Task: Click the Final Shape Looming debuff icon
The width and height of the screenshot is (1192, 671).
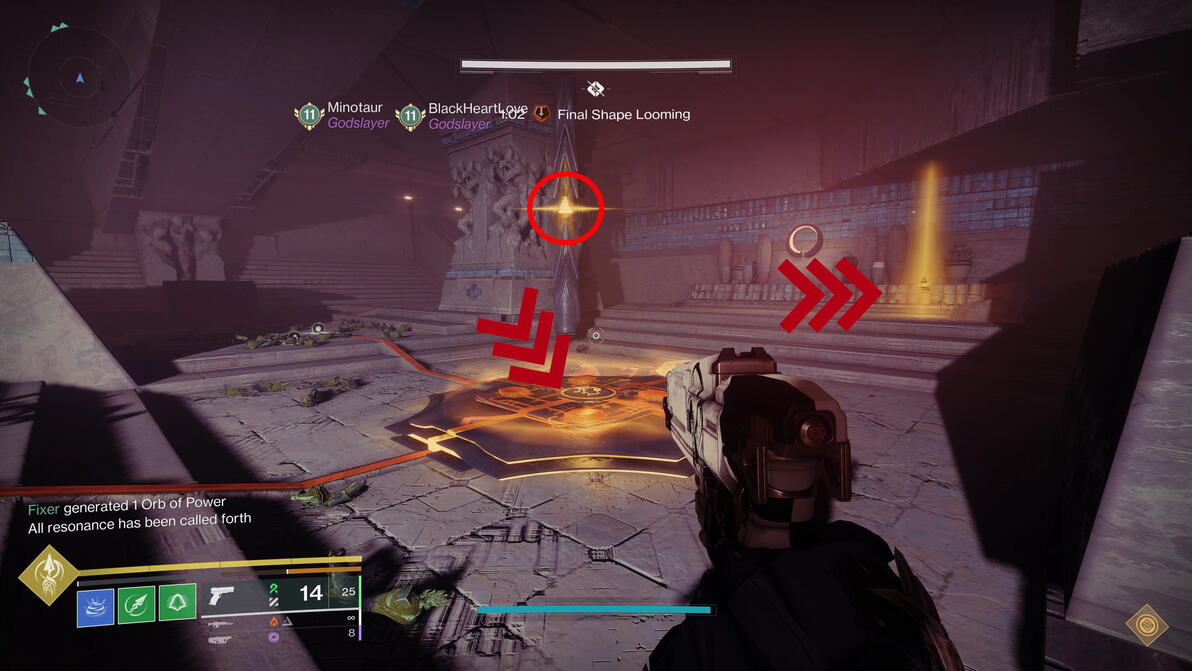Action: coord(542,114)
